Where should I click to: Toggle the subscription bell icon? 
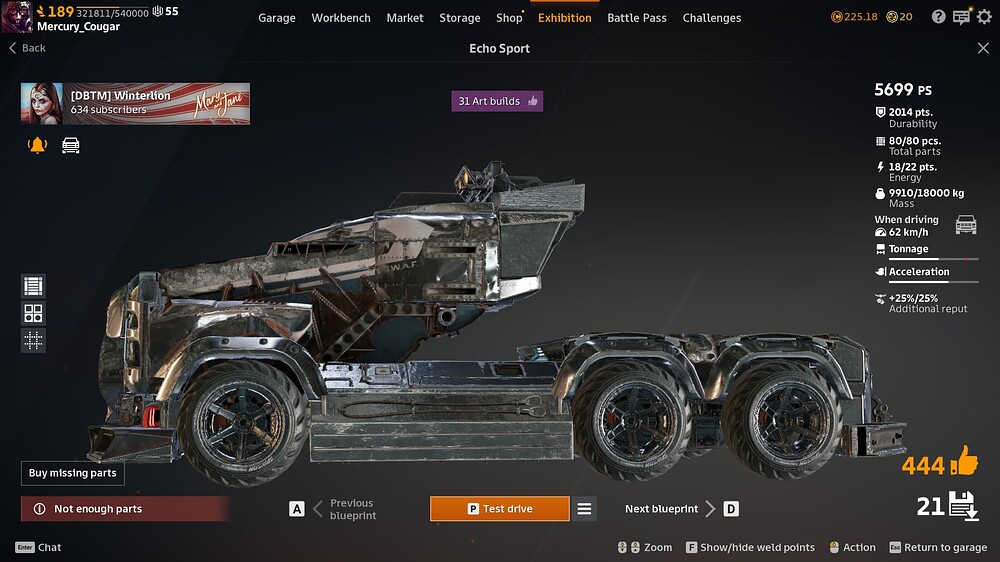pos(38,146)
